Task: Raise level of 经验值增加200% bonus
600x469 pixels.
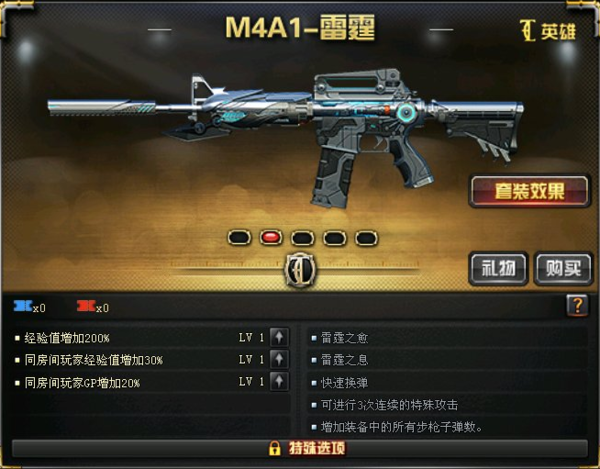Action: [x=279, y=337]
